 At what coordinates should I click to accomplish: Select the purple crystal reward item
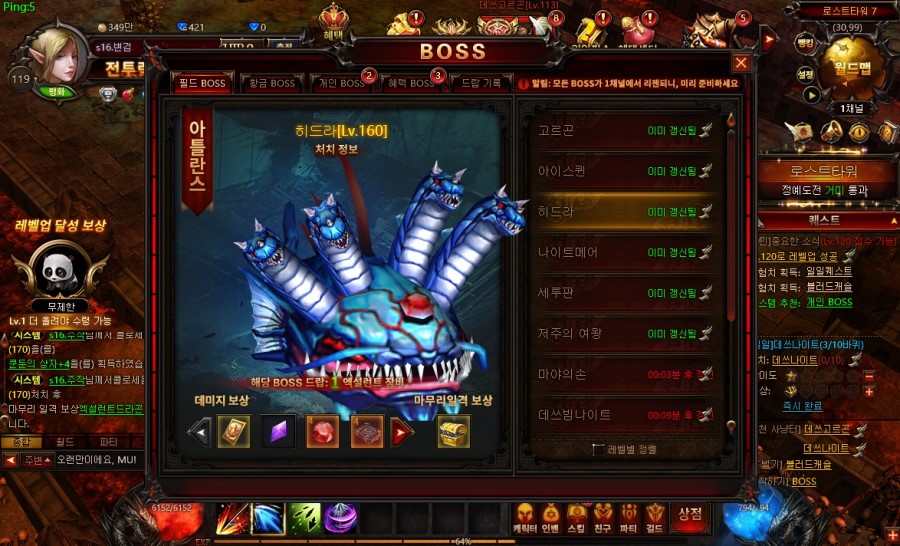(278, 432)
